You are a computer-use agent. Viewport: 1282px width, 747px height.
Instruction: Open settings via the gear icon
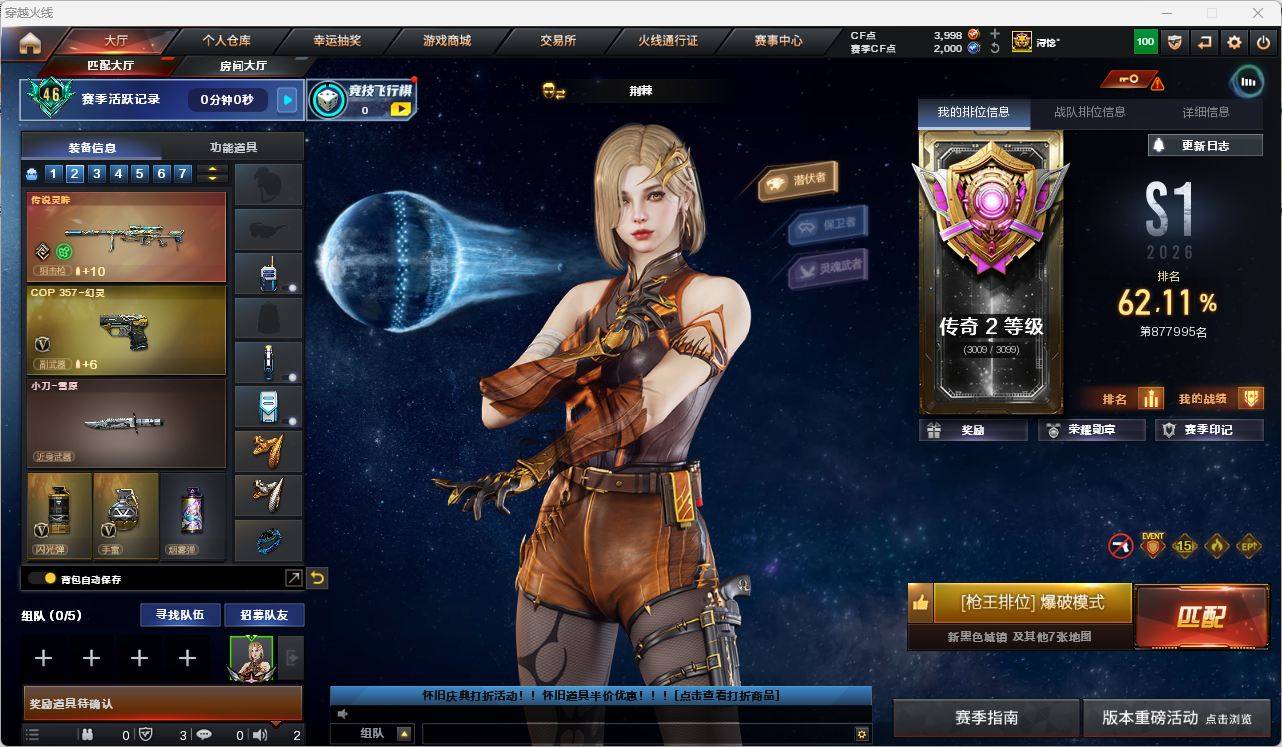(x=1235, y=42)
